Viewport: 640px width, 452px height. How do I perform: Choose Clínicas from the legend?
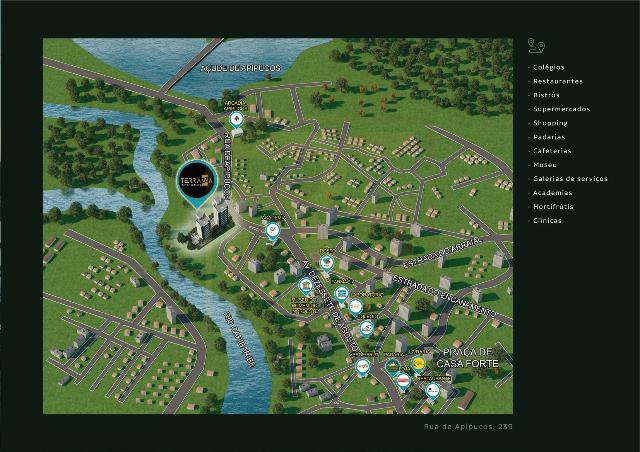(547, 221)
